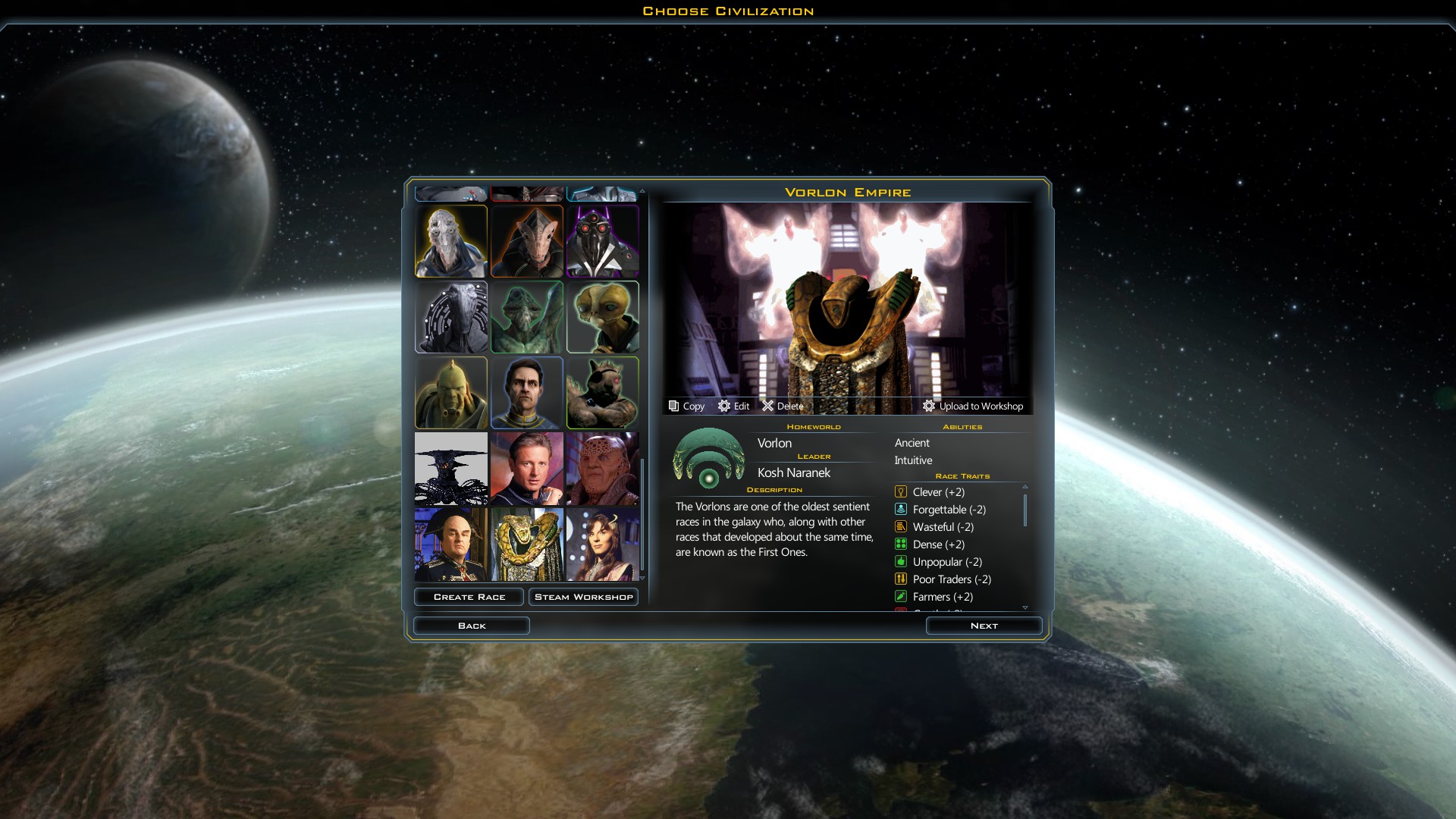Open the Create Race editor

[x=469, y=597]
